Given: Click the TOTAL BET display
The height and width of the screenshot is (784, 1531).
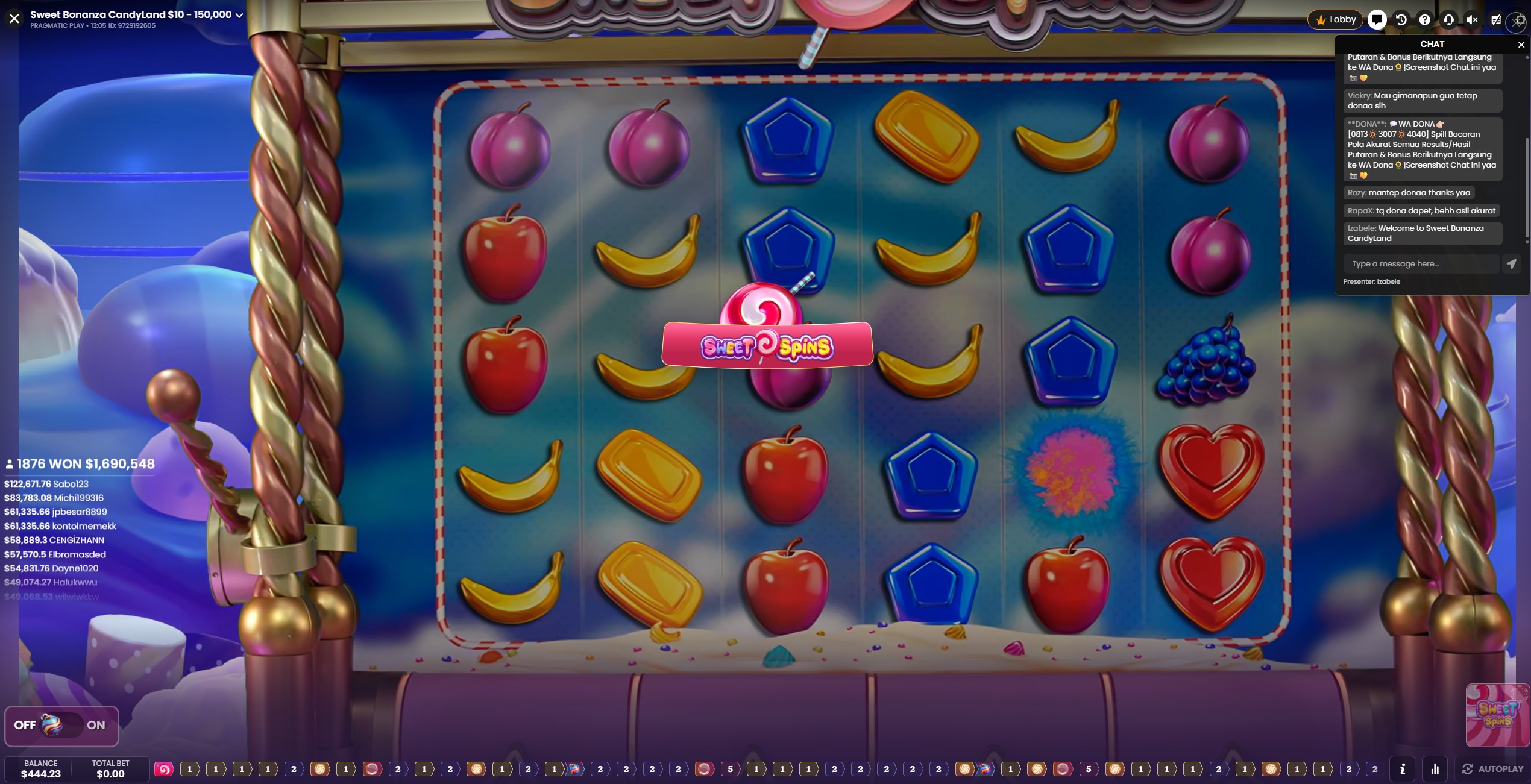Looking at the screenshot, I should pyautogui.click(x=111, y=770).
